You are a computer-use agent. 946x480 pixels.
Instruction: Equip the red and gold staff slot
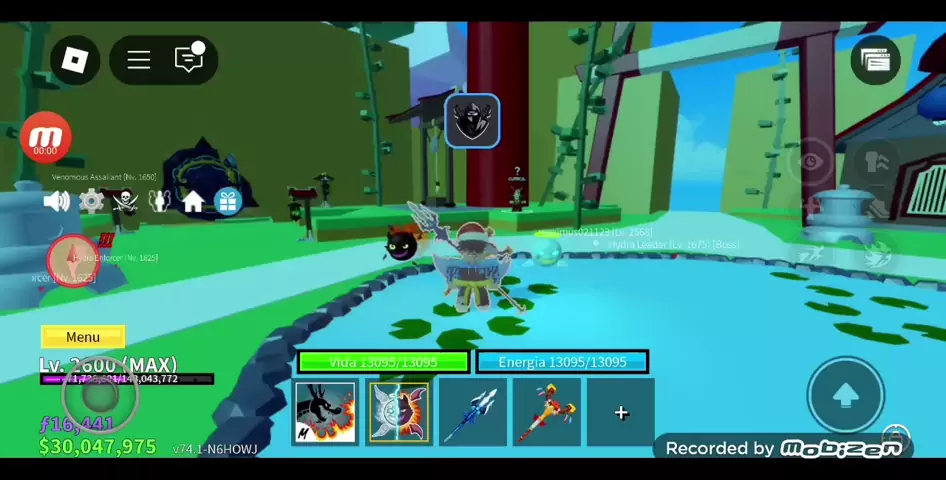pos(546,412)
